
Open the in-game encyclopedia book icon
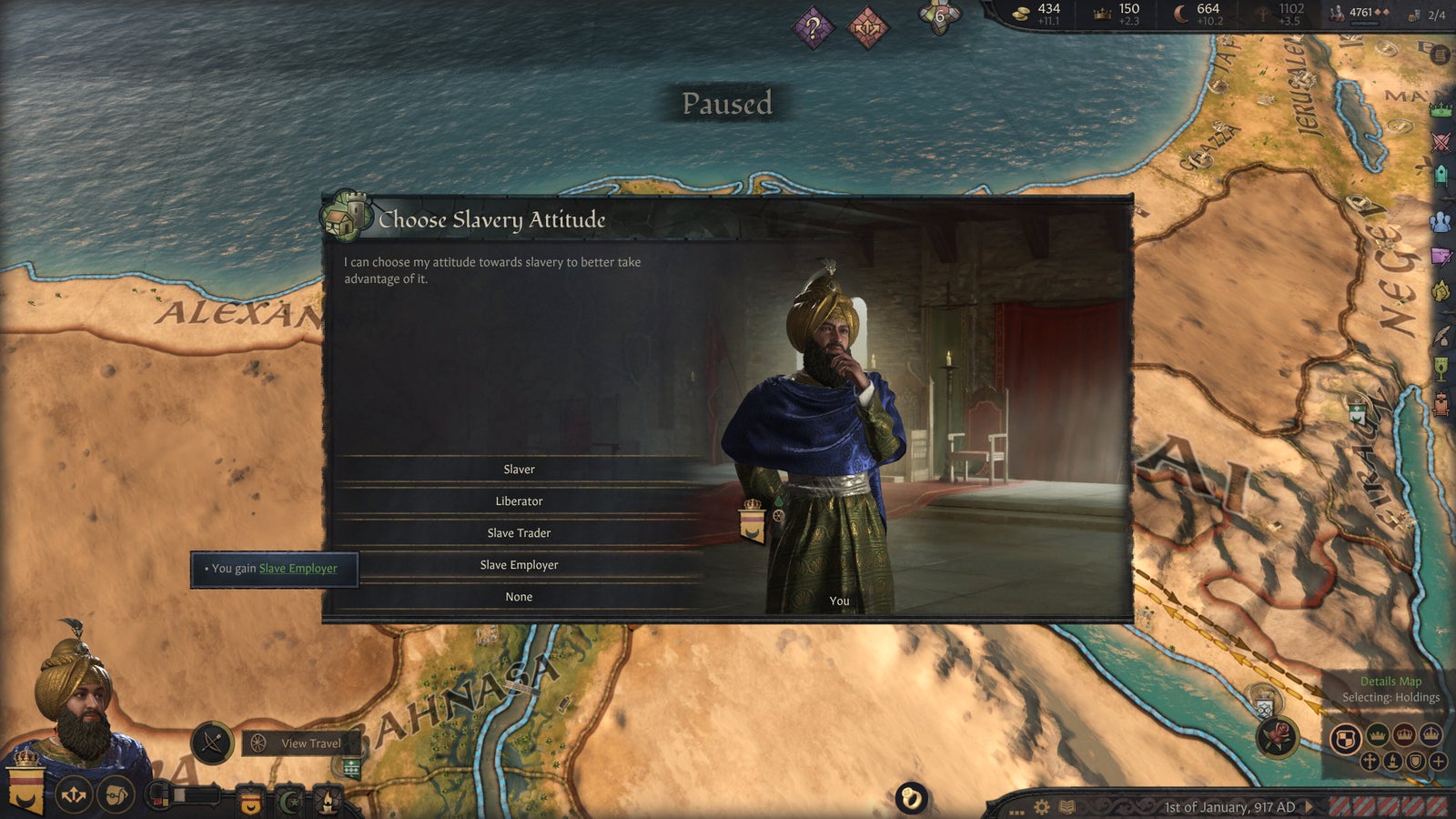tap(1066, 807)
